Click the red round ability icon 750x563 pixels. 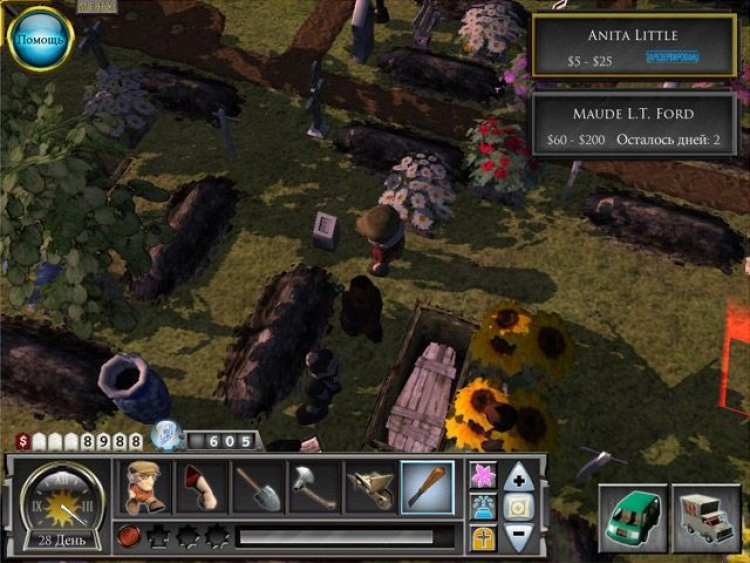click(x=129, y=537)
